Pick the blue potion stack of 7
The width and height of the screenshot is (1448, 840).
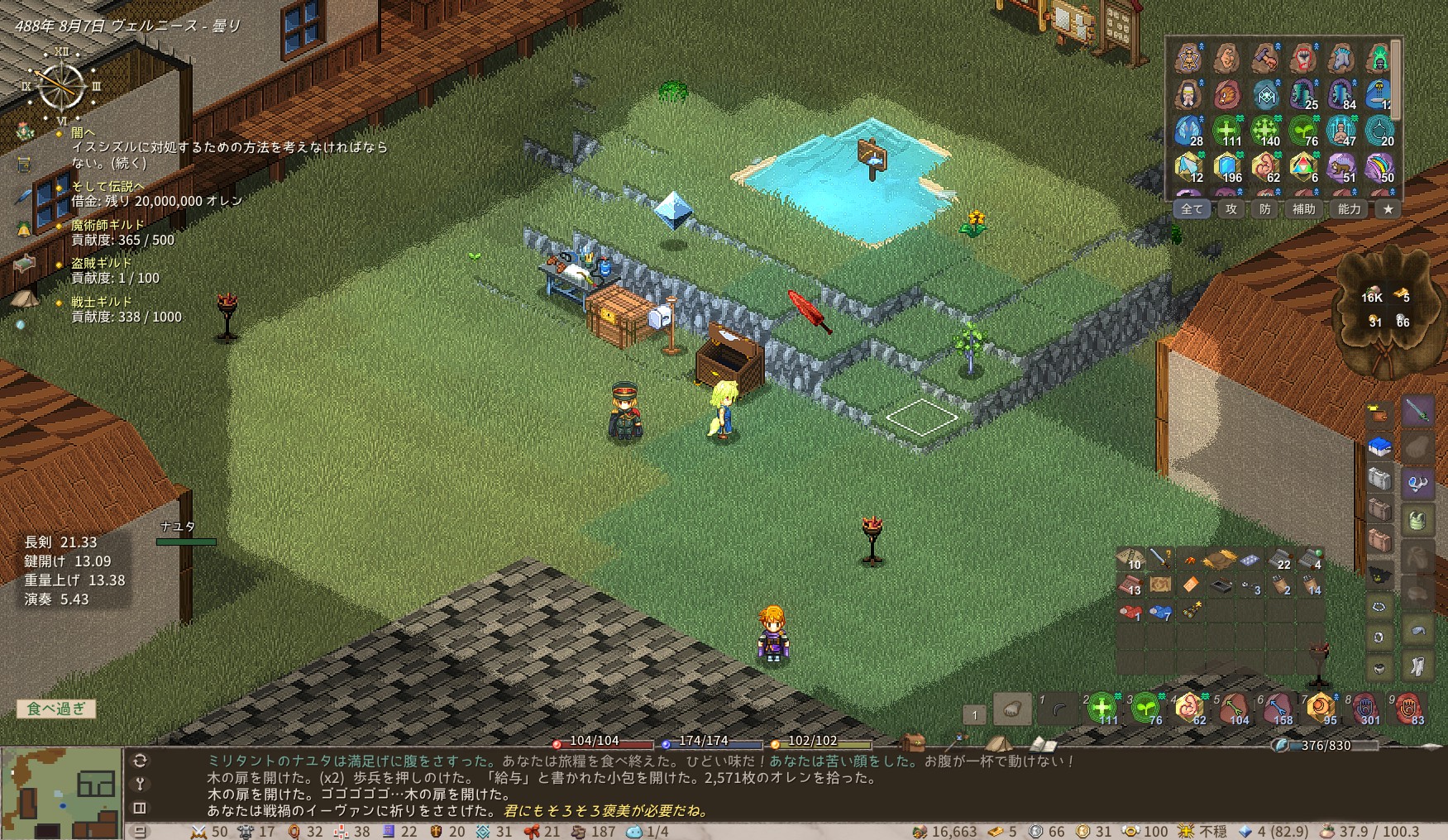[1160, 613]
